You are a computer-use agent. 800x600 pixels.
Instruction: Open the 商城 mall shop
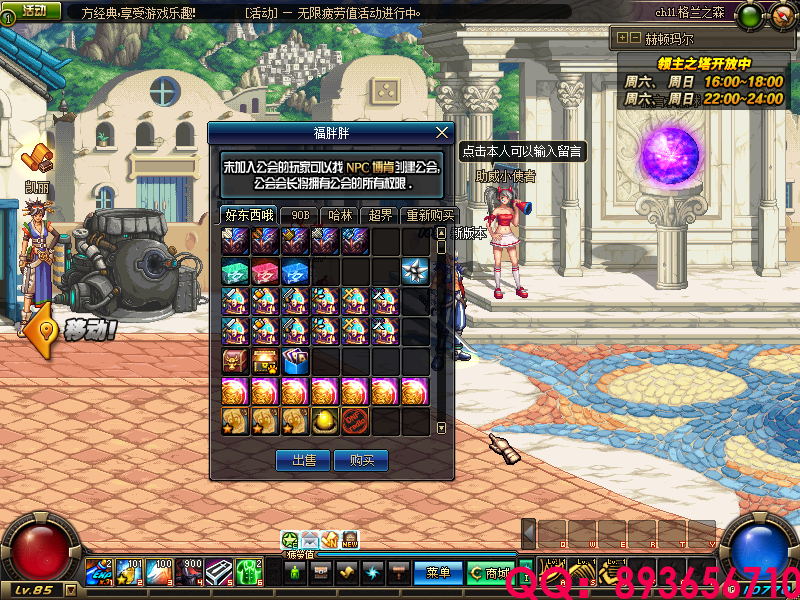click(x=490, y=573)
